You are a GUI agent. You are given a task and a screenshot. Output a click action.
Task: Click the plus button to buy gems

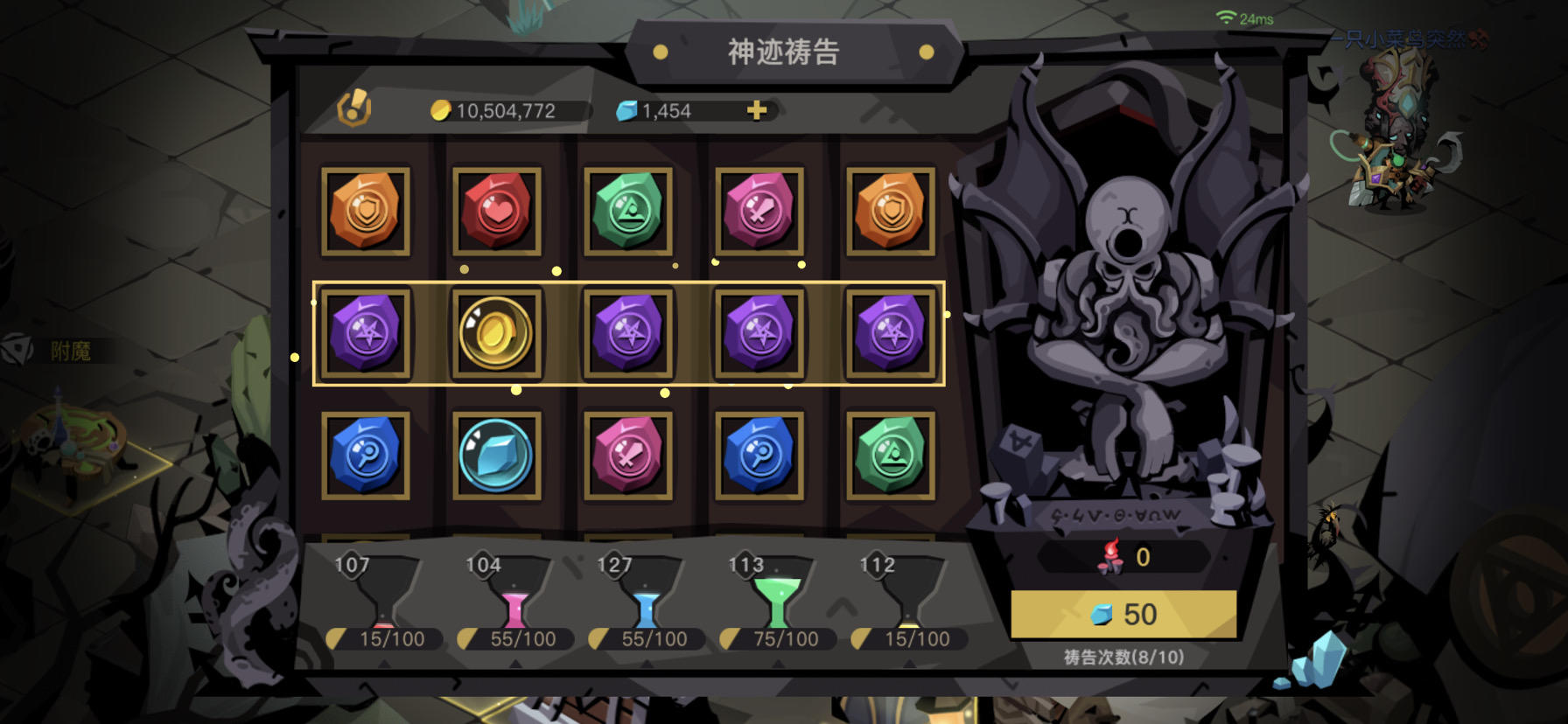(x=758, y=109)
